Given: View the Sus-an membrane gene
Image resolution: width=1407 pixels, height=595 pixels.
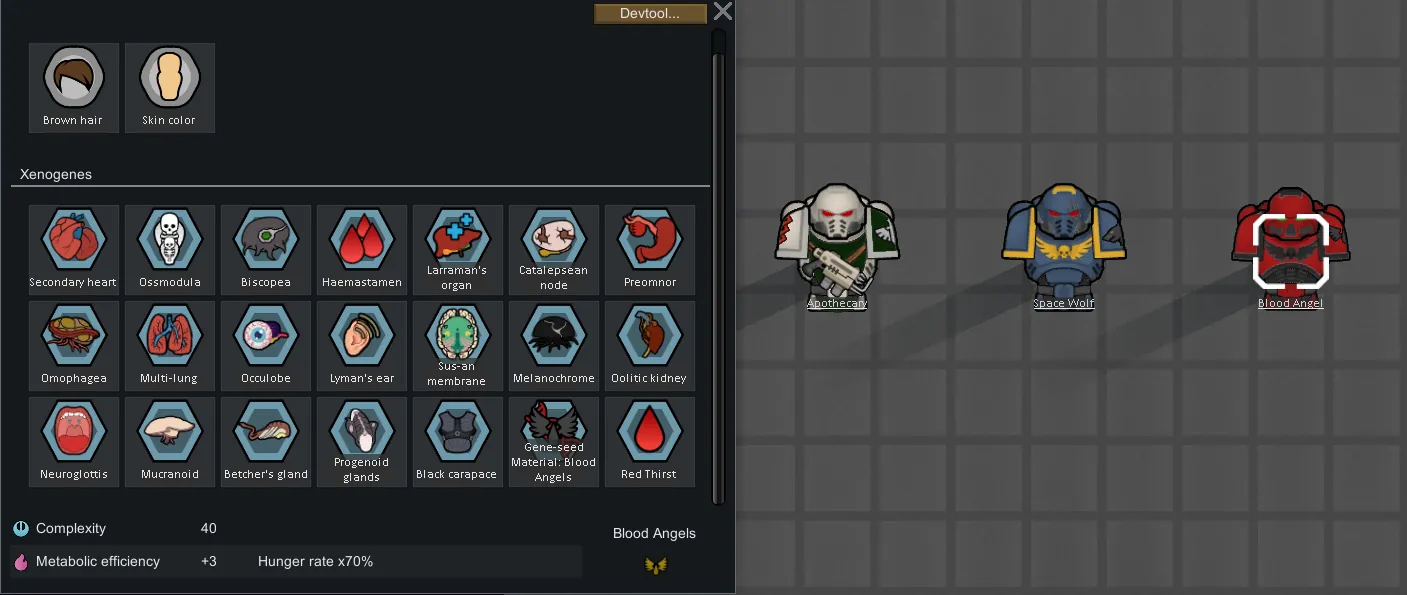Looking at the screenshot, I should pos(457,345).
